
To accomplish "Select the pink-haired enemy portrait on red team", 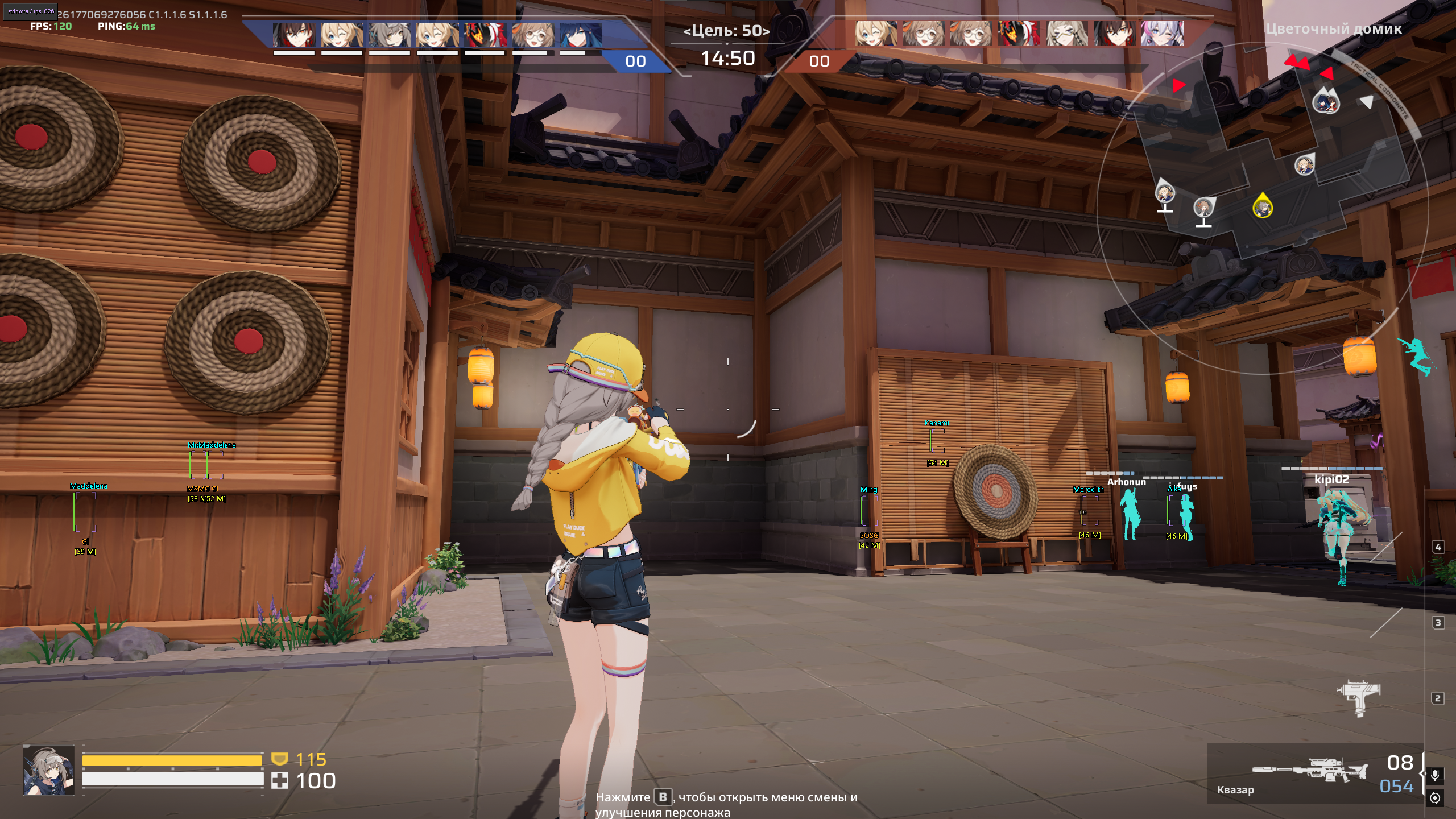I will tap(1162, 33).
